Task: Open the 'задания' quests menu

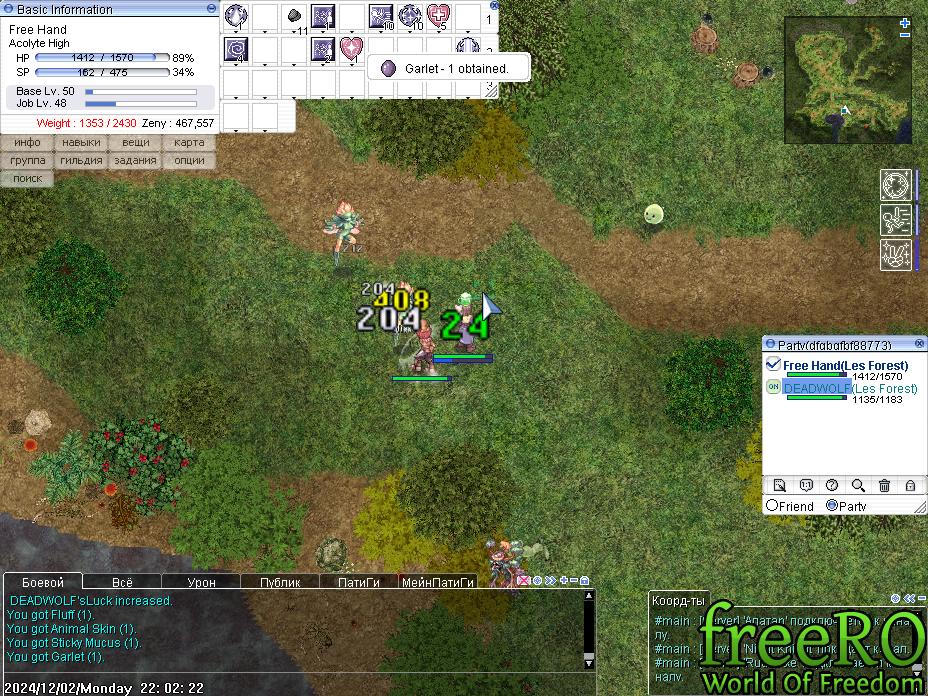Action: tap(135, 160)
